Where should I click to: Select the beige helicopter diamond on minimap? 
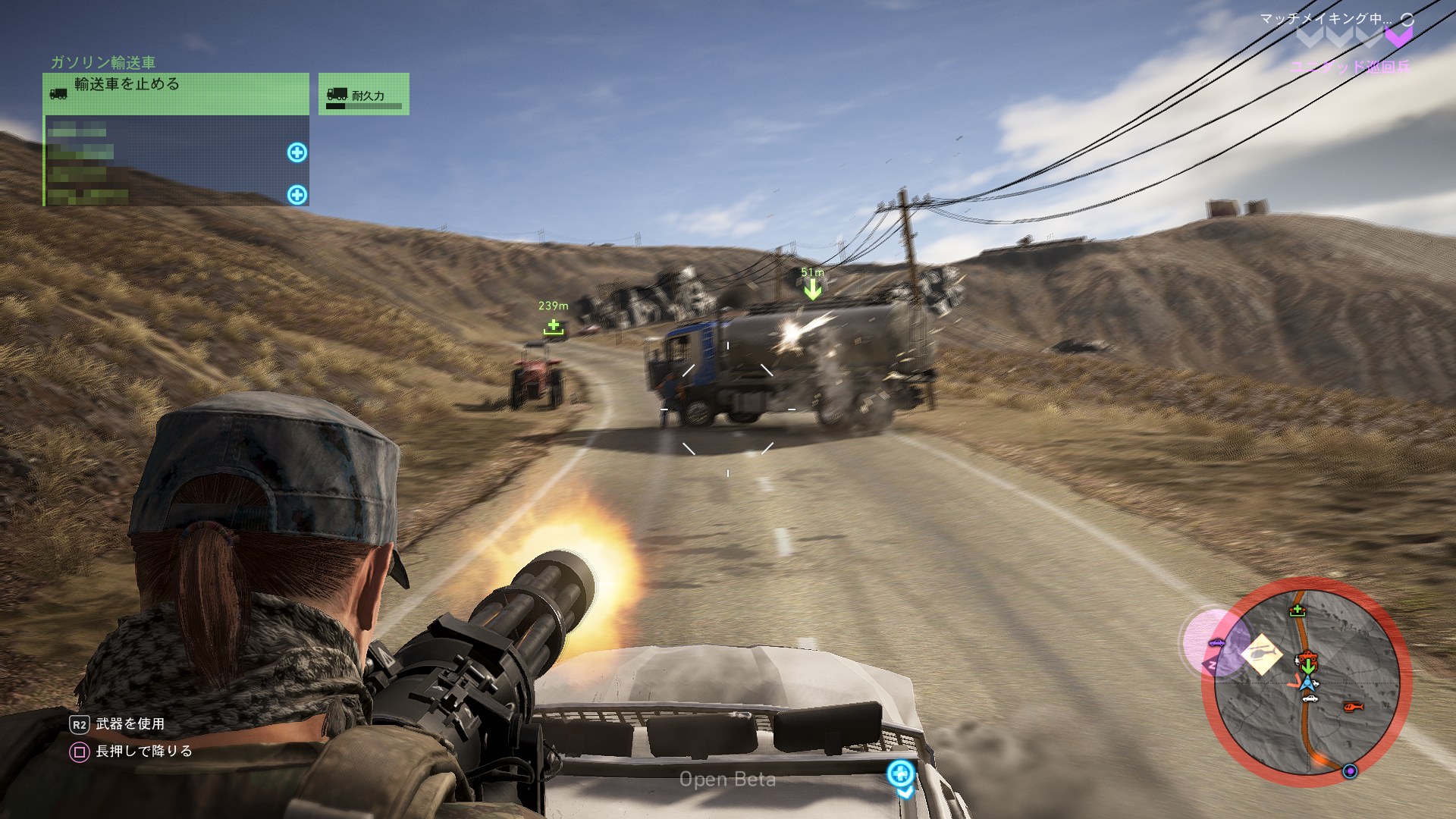point(1261,654)
